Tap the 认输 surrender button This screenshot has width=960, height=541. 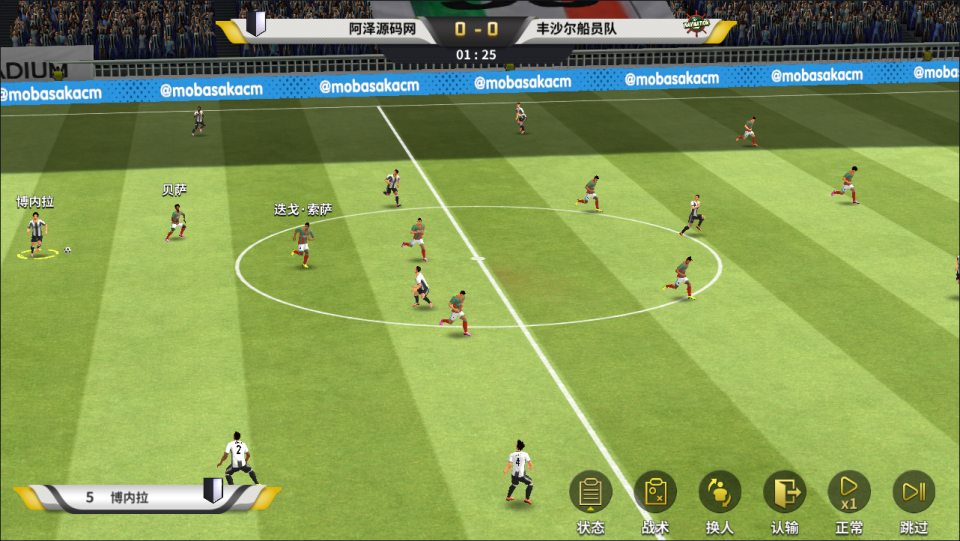pos(785,492)
